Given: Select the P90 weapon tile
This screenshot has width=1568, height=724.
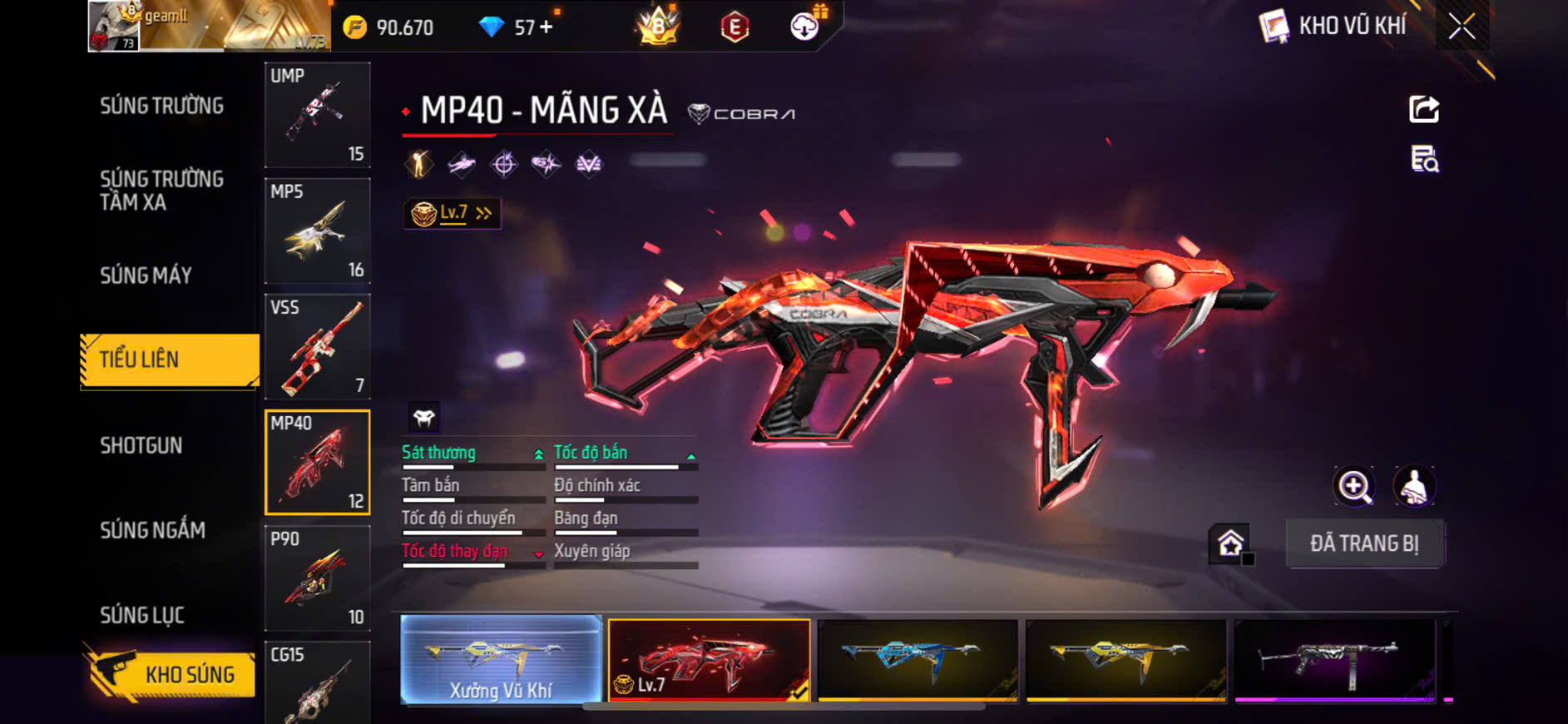Looking at the screenshot, I should click(x=317, y=578).
